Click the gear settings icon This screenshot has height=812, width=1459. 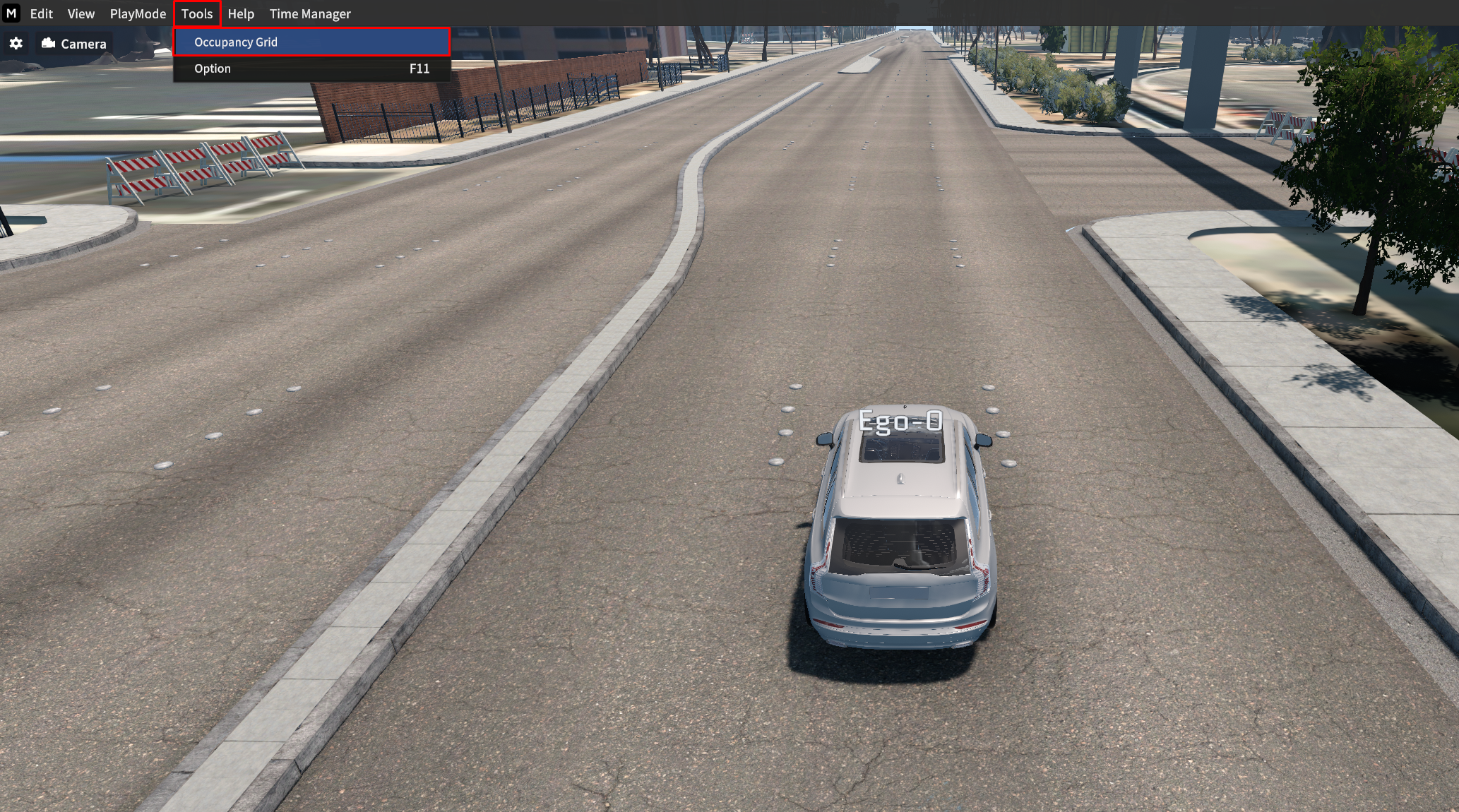click(x=16, y=44)
